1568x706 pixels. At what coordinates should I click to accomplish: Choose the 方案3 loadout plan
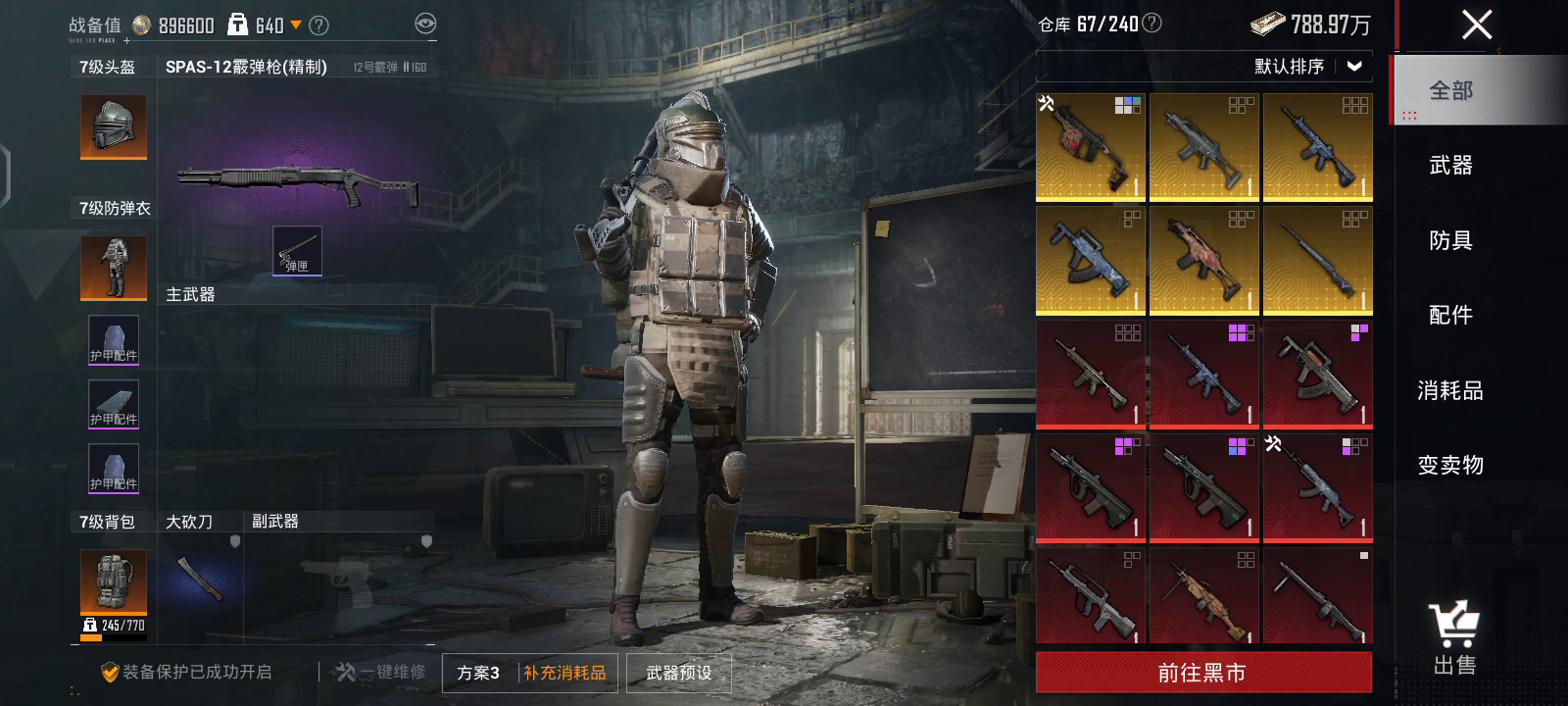click(x=478, y=673)
